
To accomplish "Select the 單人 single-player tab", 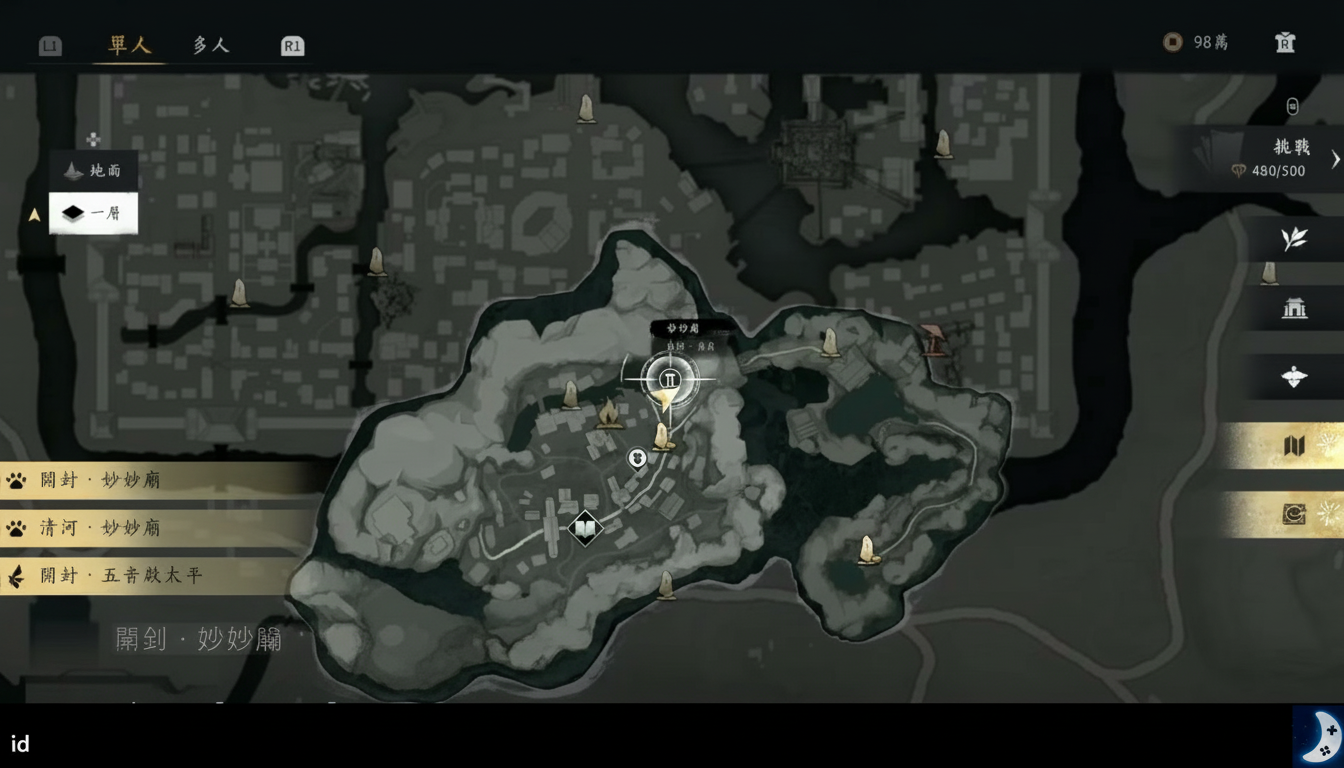I will point(128,45).
